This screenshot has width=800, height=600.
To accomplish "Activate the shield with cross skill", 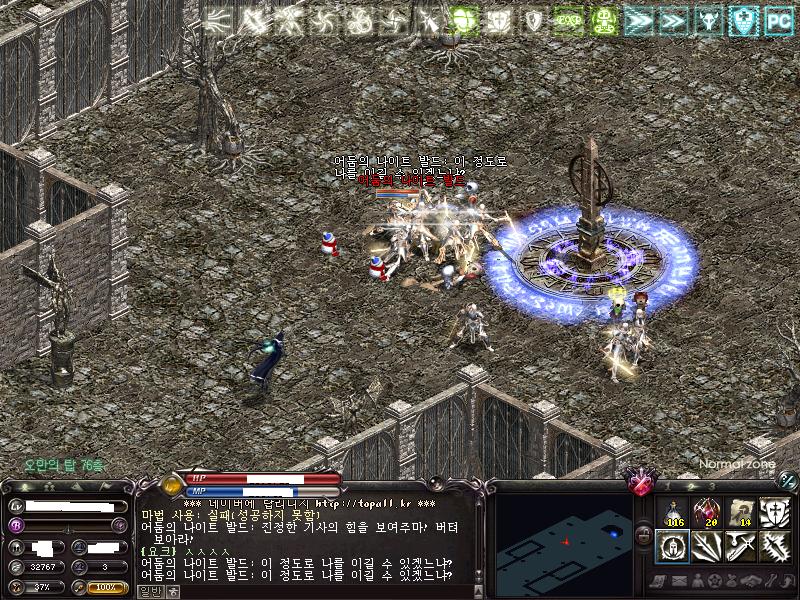I will tap(775, 512).
